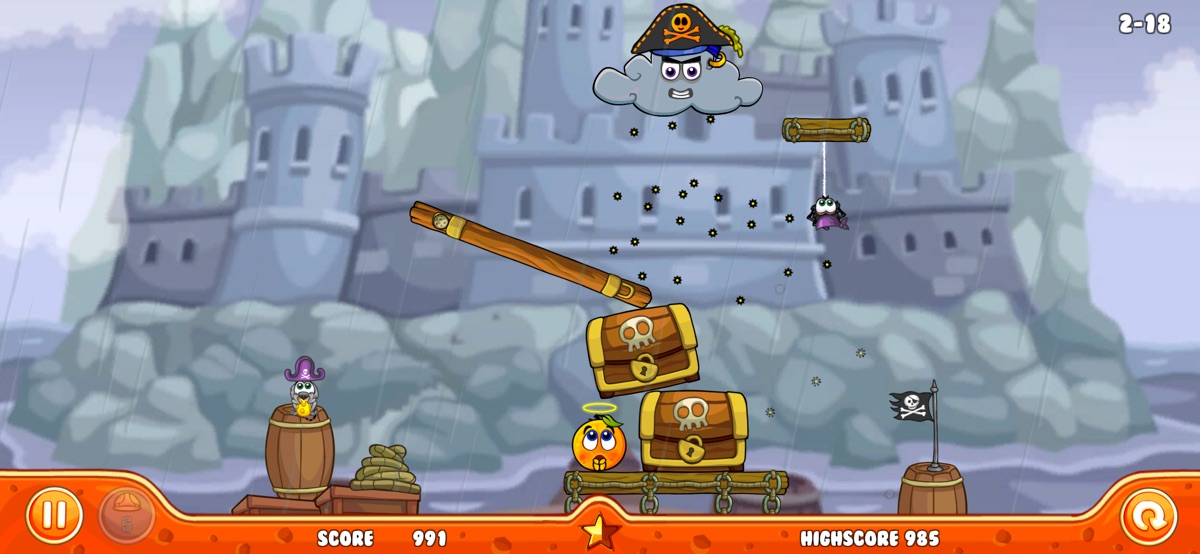Restart the level with the circular arrow
This screenshot has width=1200, height=554.
[x=1148, y=516]
